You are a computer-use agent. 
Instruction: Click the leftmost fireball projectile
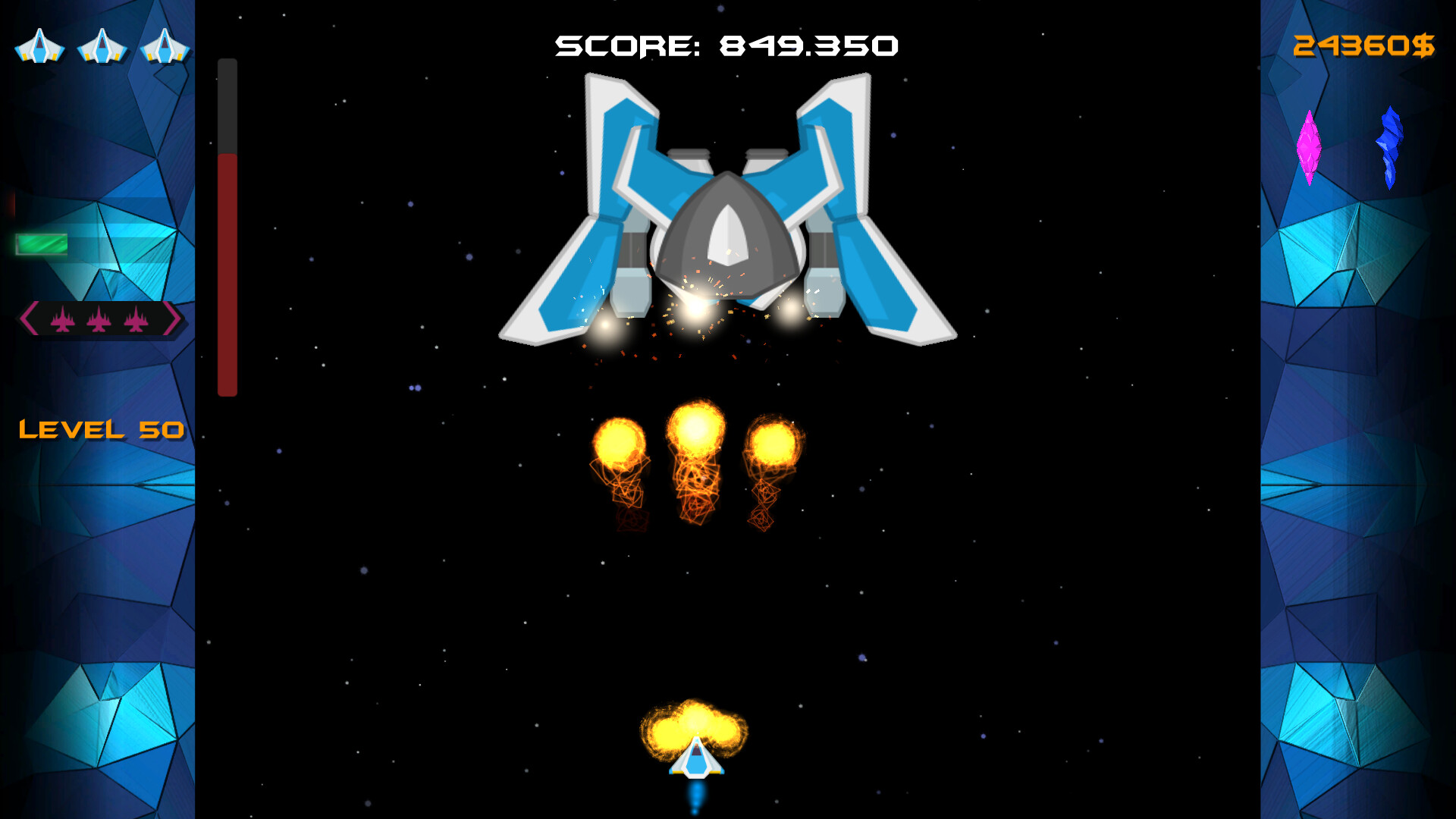point(622,442)
